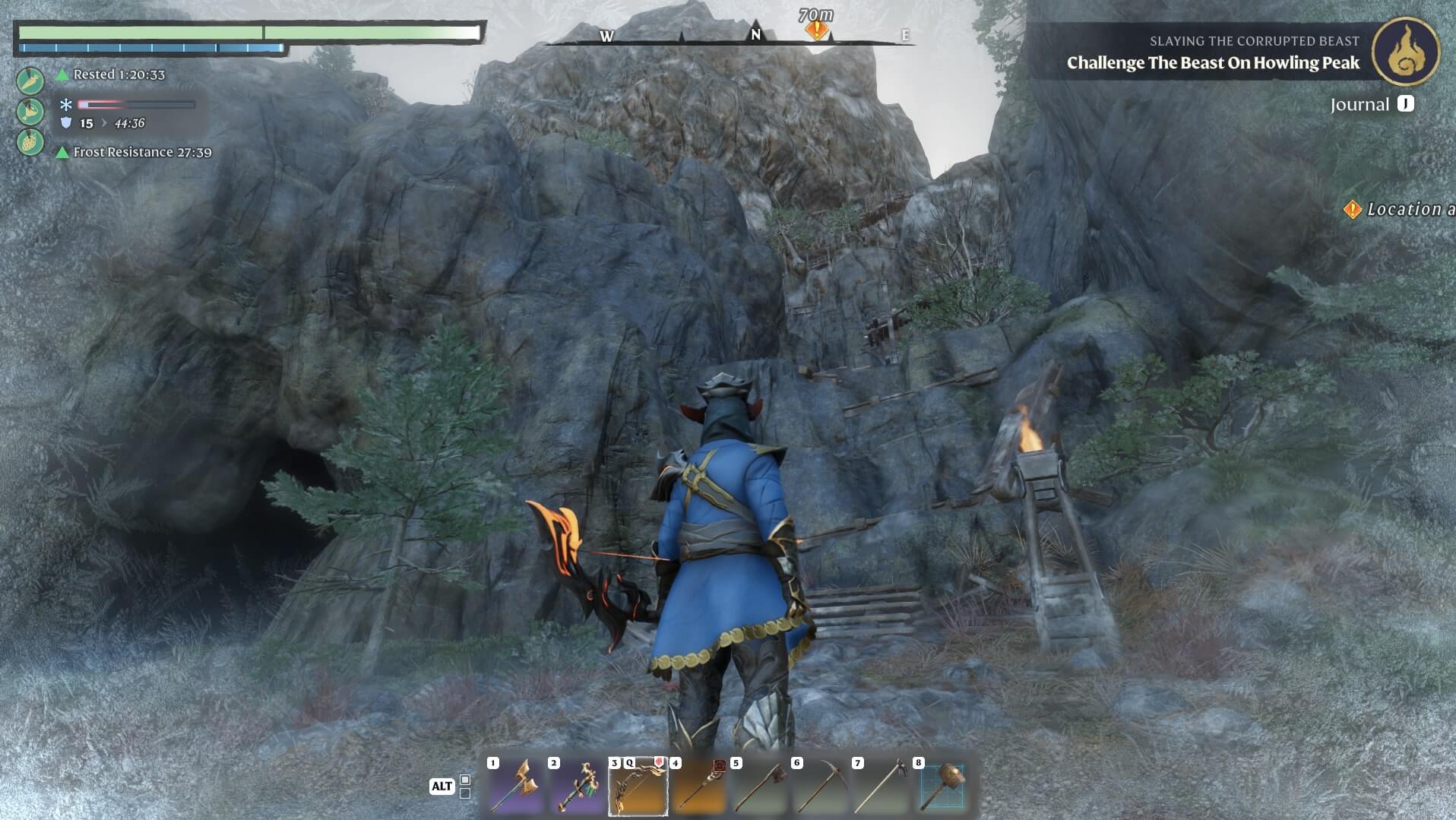Click the Challenge The Beast quest tracker
Viewport: 1456px width, 820px height.
[x=1212, y=62]
